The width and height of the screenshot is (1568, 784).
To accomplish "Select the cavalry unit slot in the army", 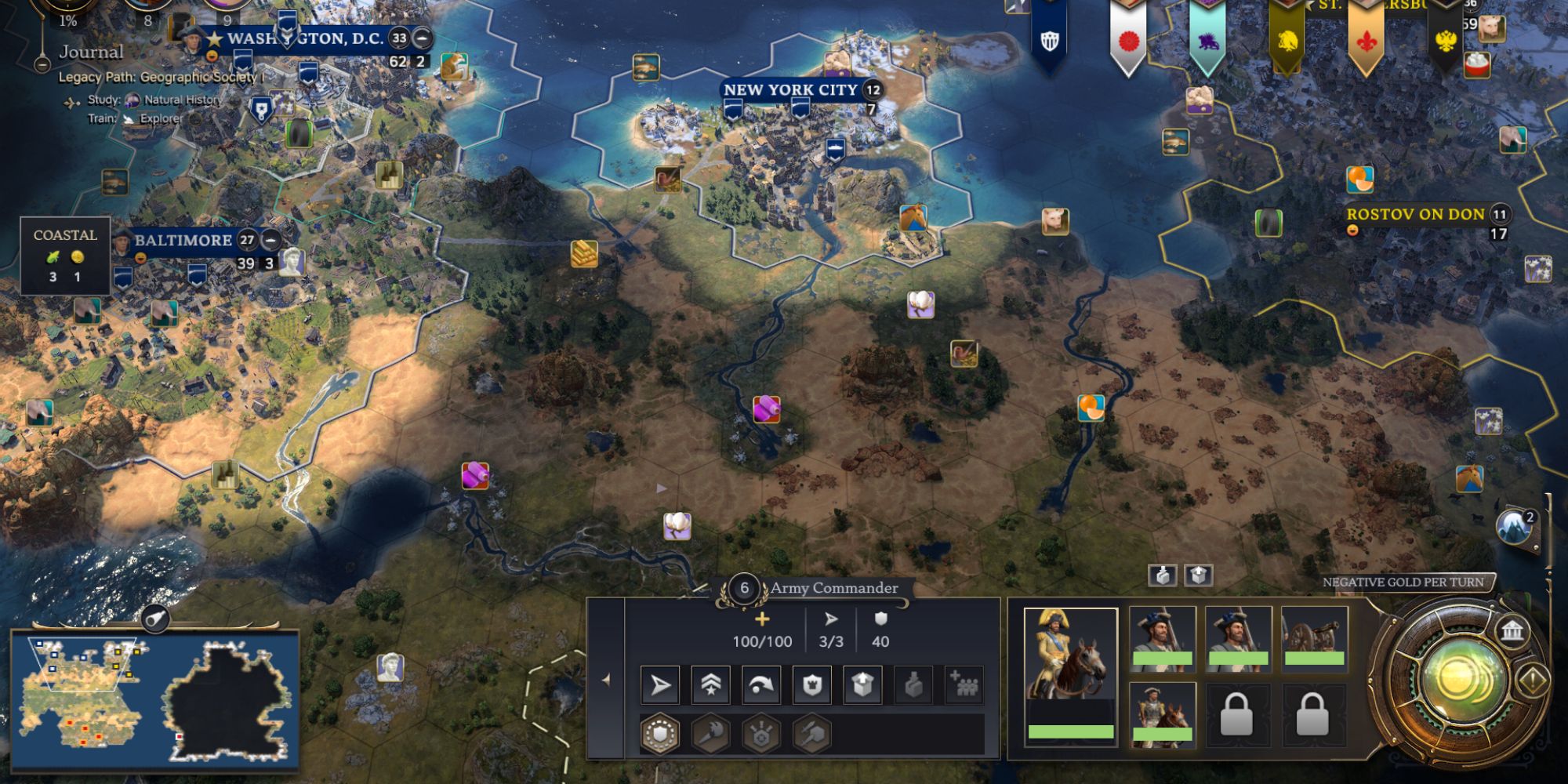I will pos(1162,713).
